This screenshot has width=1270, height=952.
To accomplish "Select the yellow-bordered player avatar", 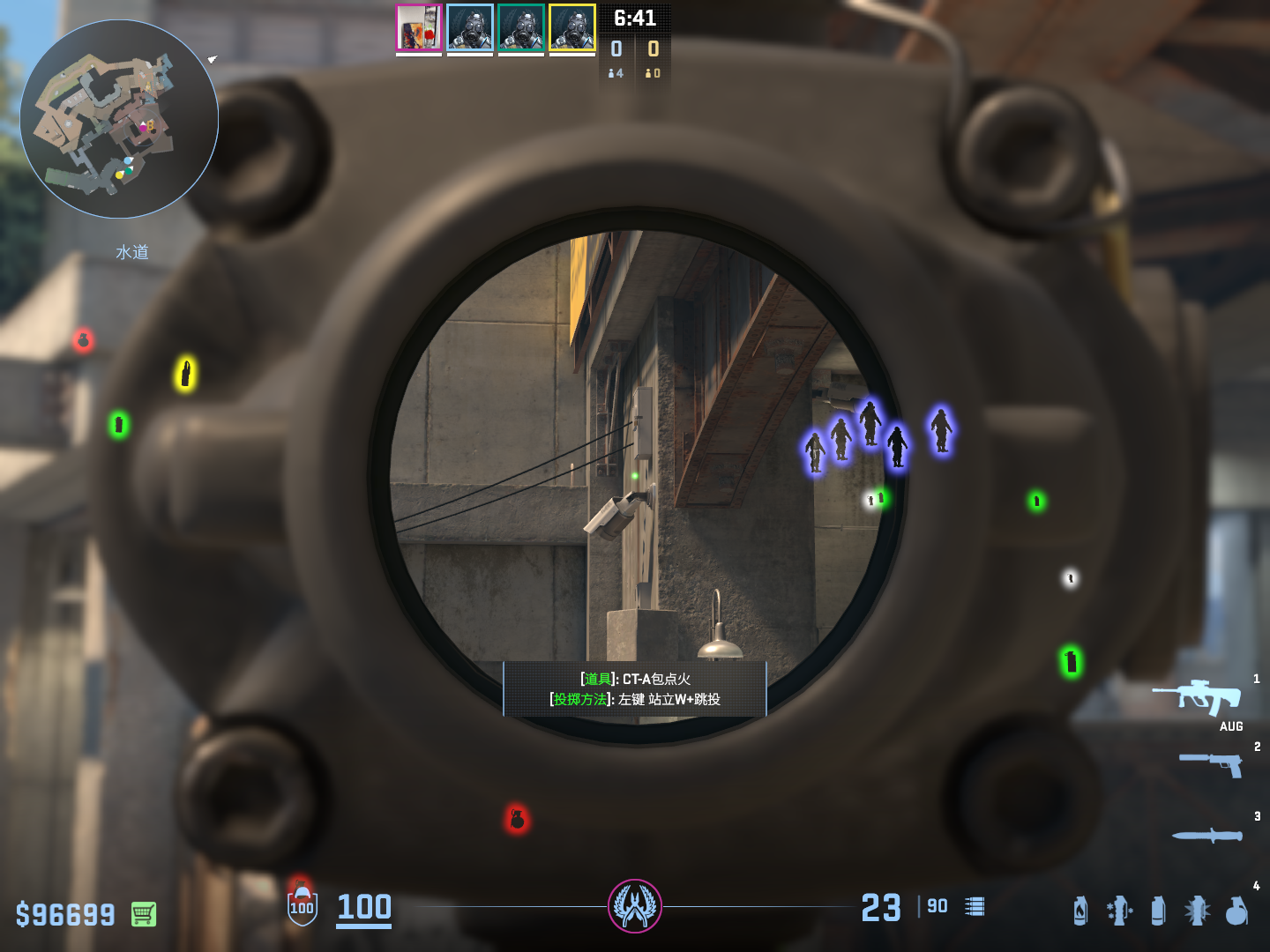I will tap(572, 27).
